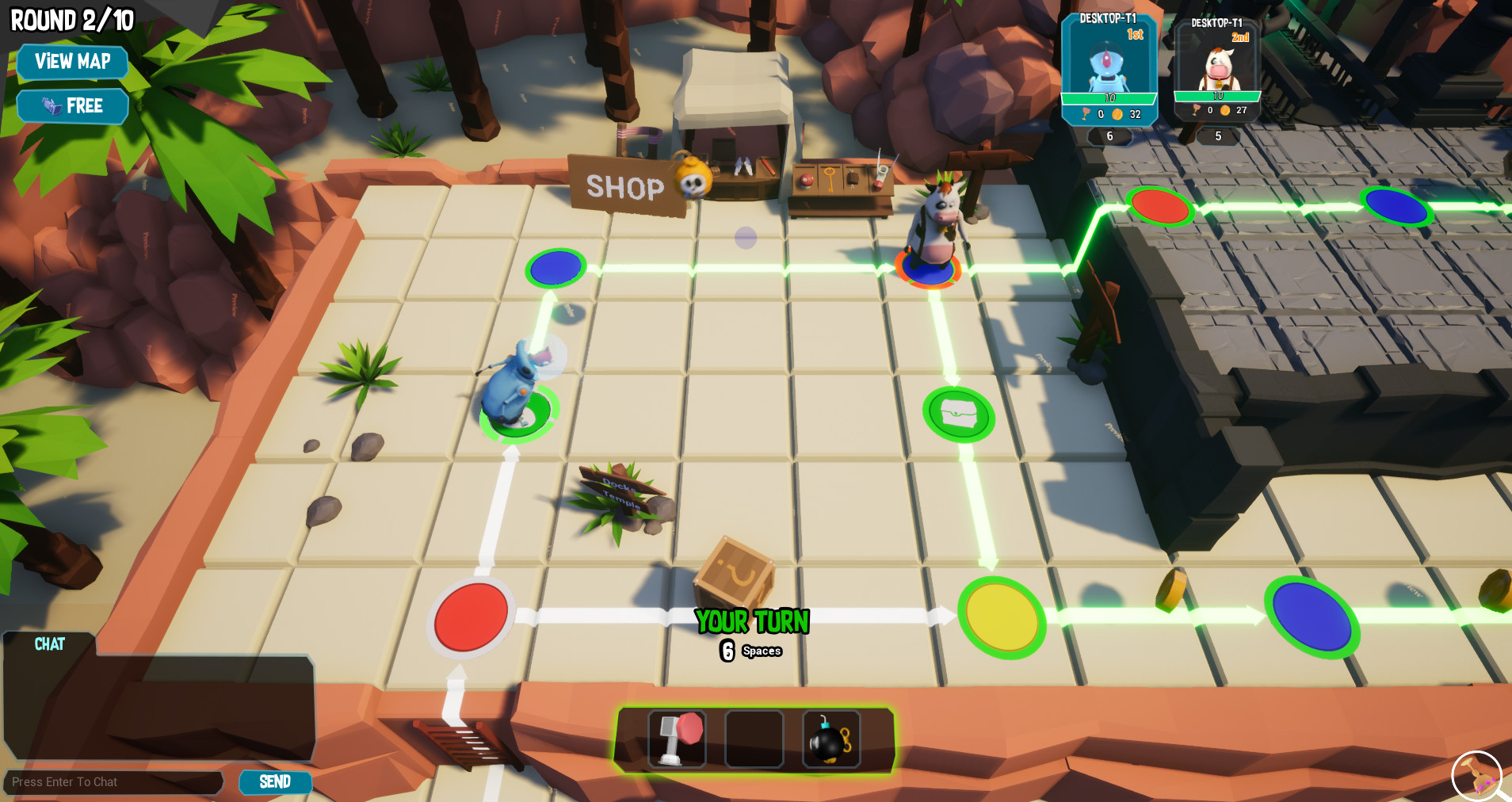Use the bomb item from the item bar

(x=831, y=739)
